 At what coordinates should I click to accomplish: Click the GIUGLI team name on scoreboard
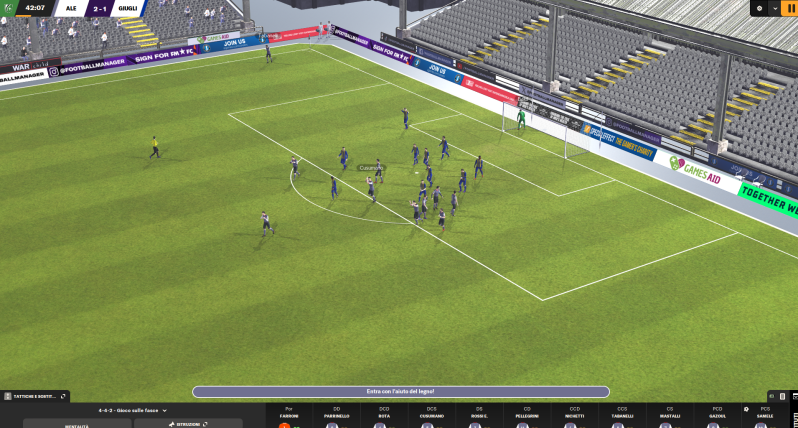[x=126, y=8]
